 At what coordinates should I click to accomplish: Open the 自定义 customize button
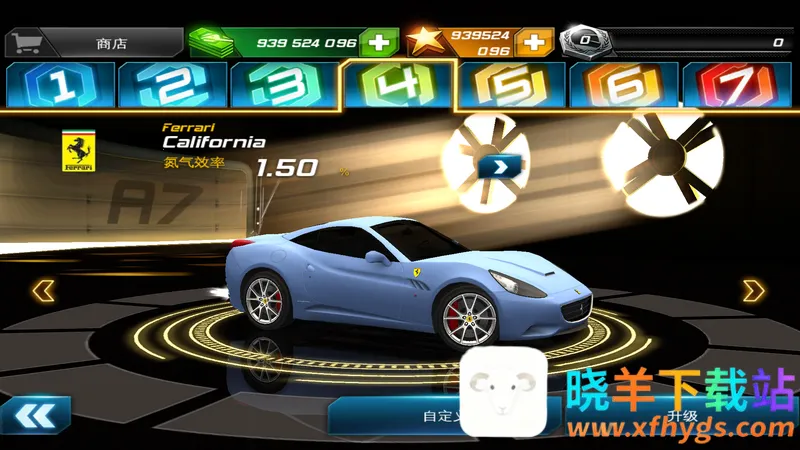[420, 416]
